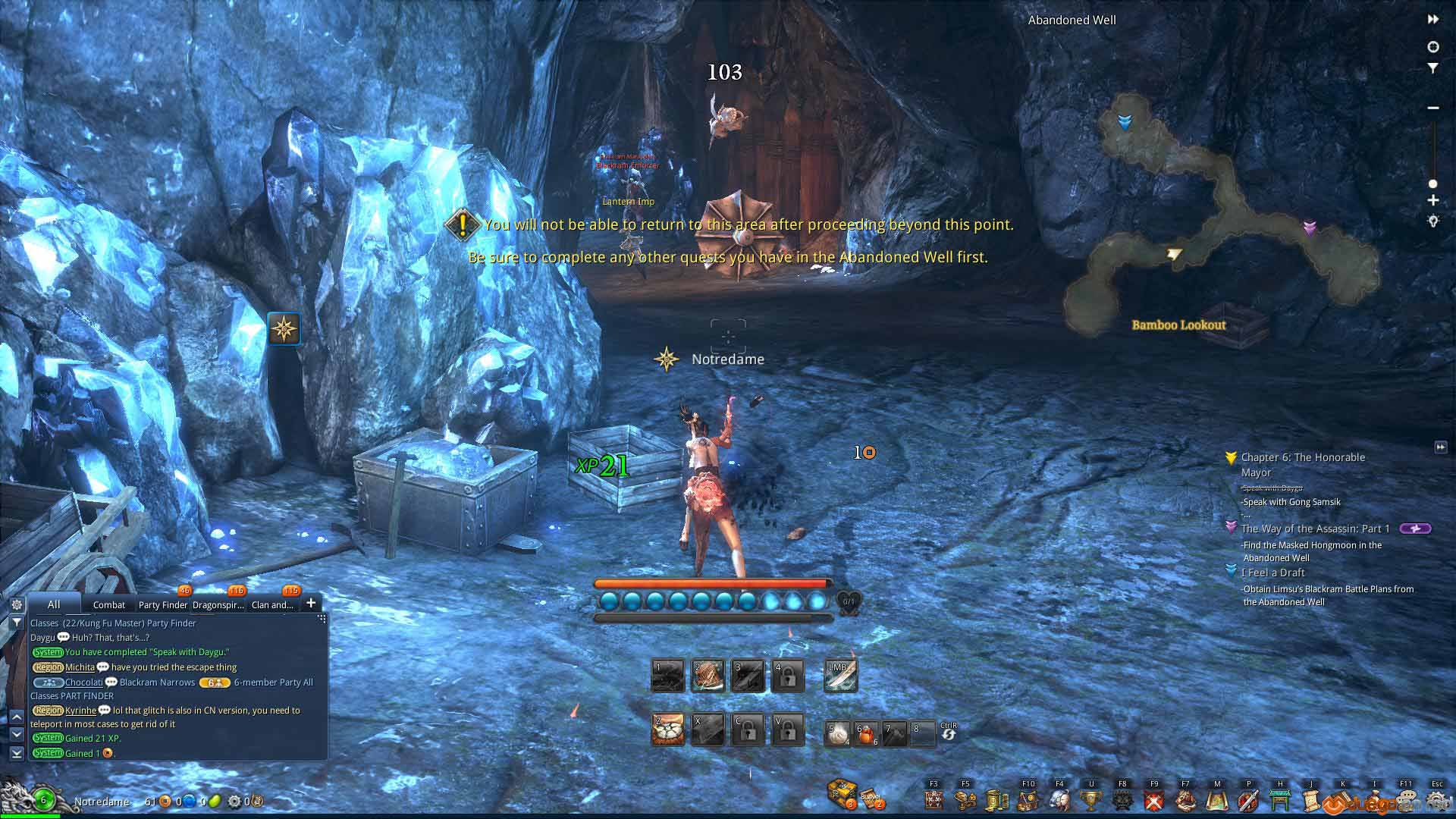Open the world map scroll icon (M)
Viewport: 1456px width, 819px height.
[1216, 799]
